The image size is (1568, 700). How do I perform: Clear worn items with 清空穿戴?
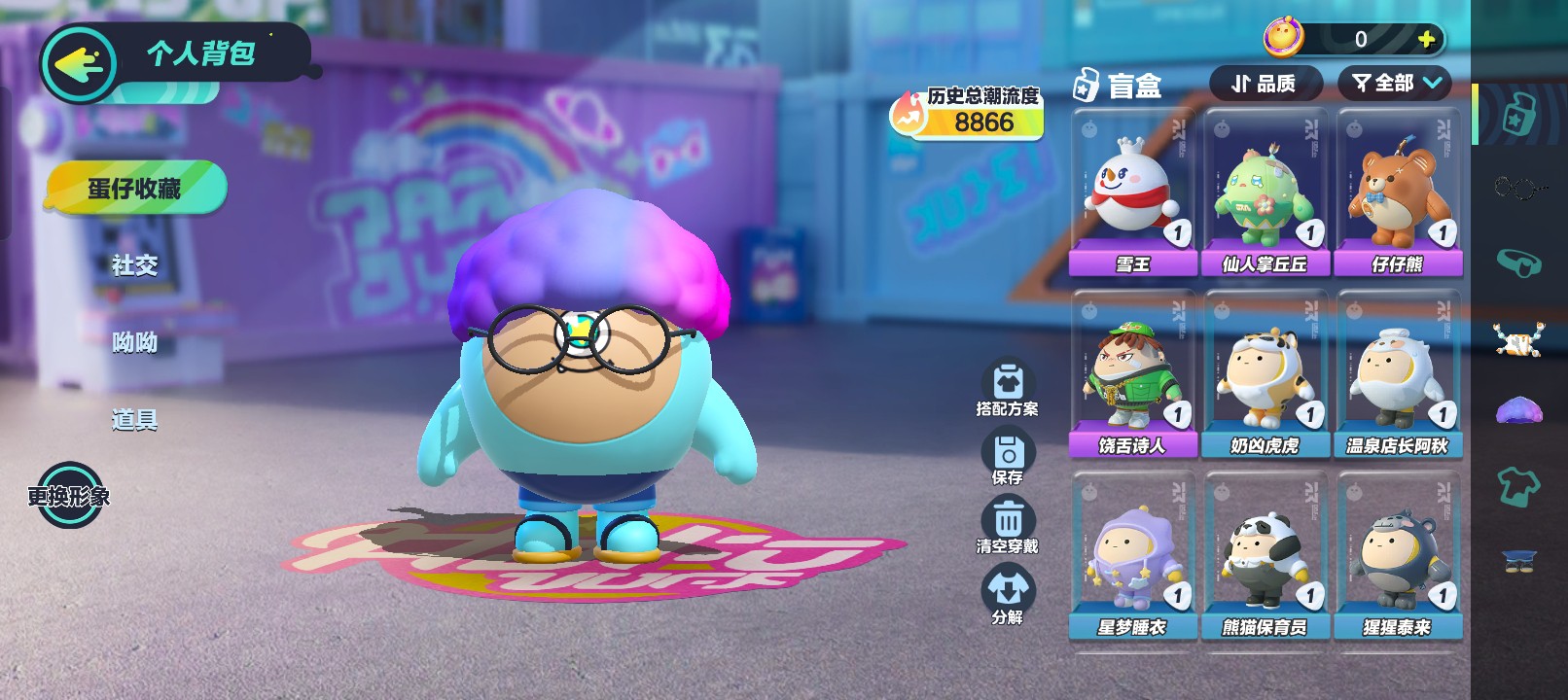(1008, 525)
